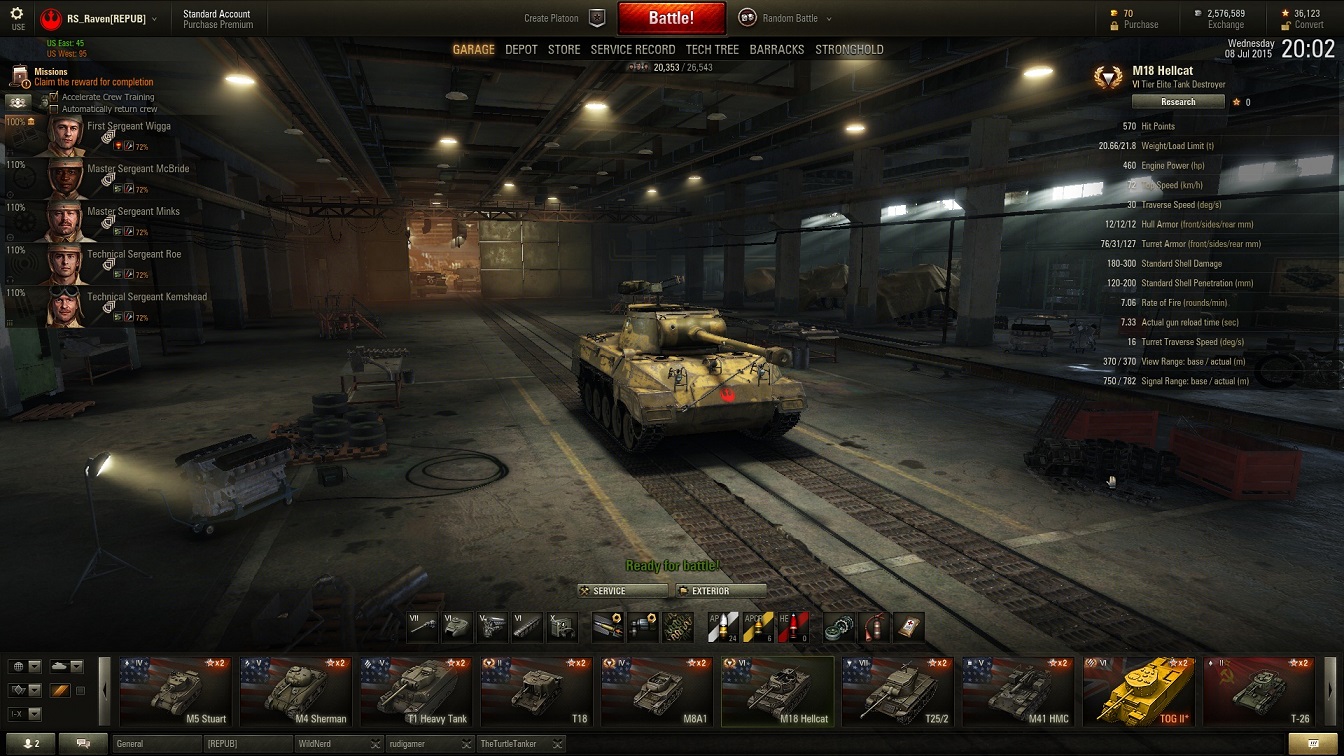Image resolution: width=1344 pixels, height=756 pixels.
Task: Open the Depot tab
Action: tap(521, 49)
